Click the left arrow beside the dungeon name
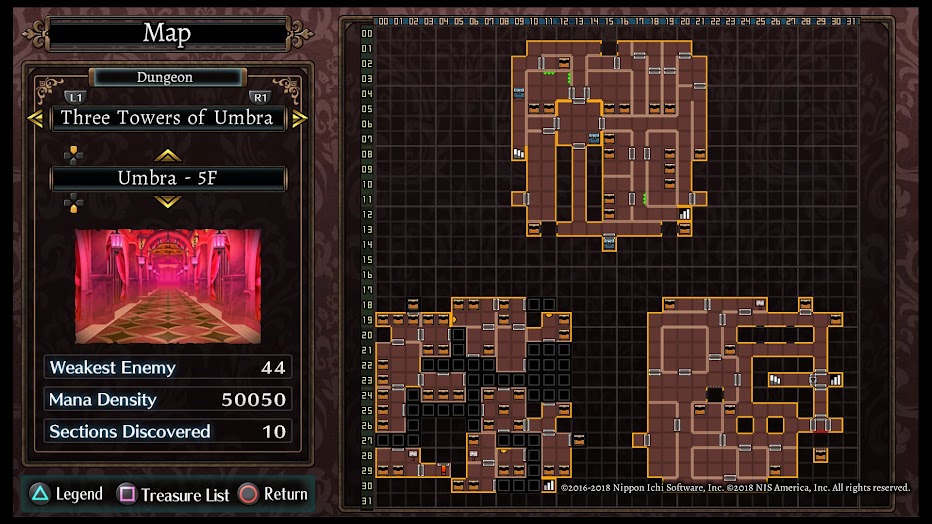Viewport: 932px width, 524px height. (x=36, y=118)
